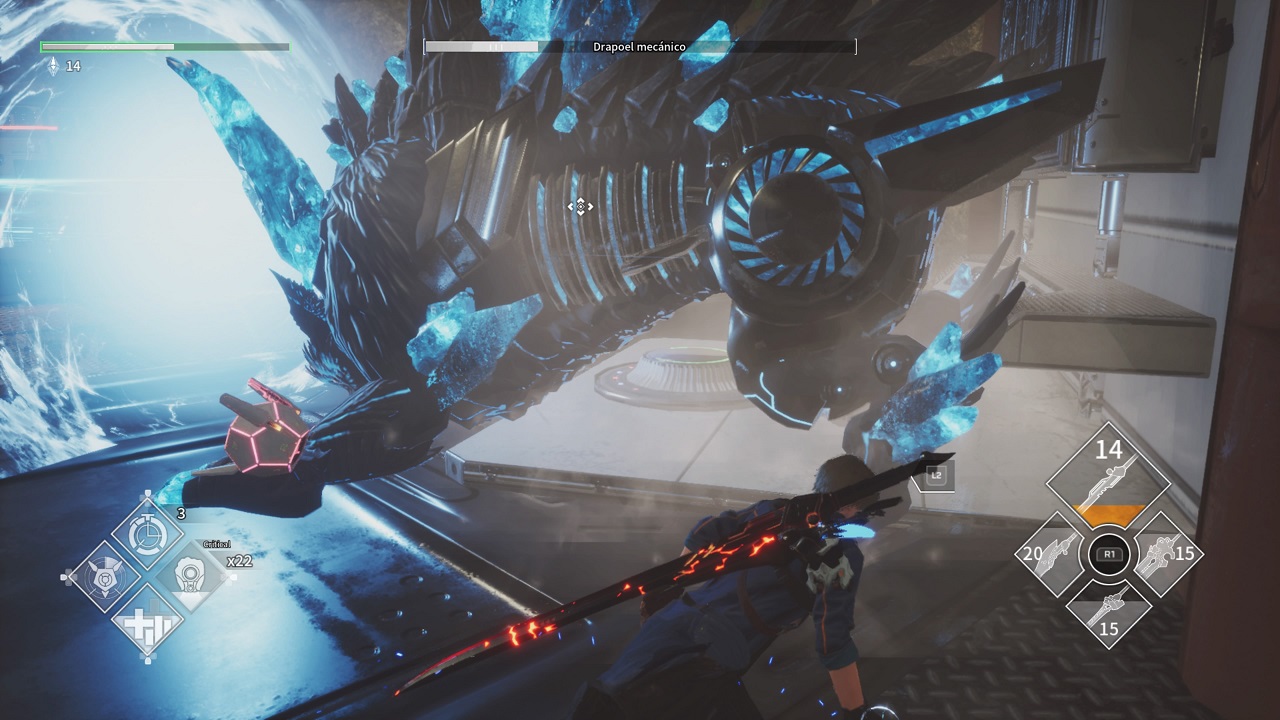Choose the top weapon slot with 14
1280x720 pixels.
[x=1108, y=480]
